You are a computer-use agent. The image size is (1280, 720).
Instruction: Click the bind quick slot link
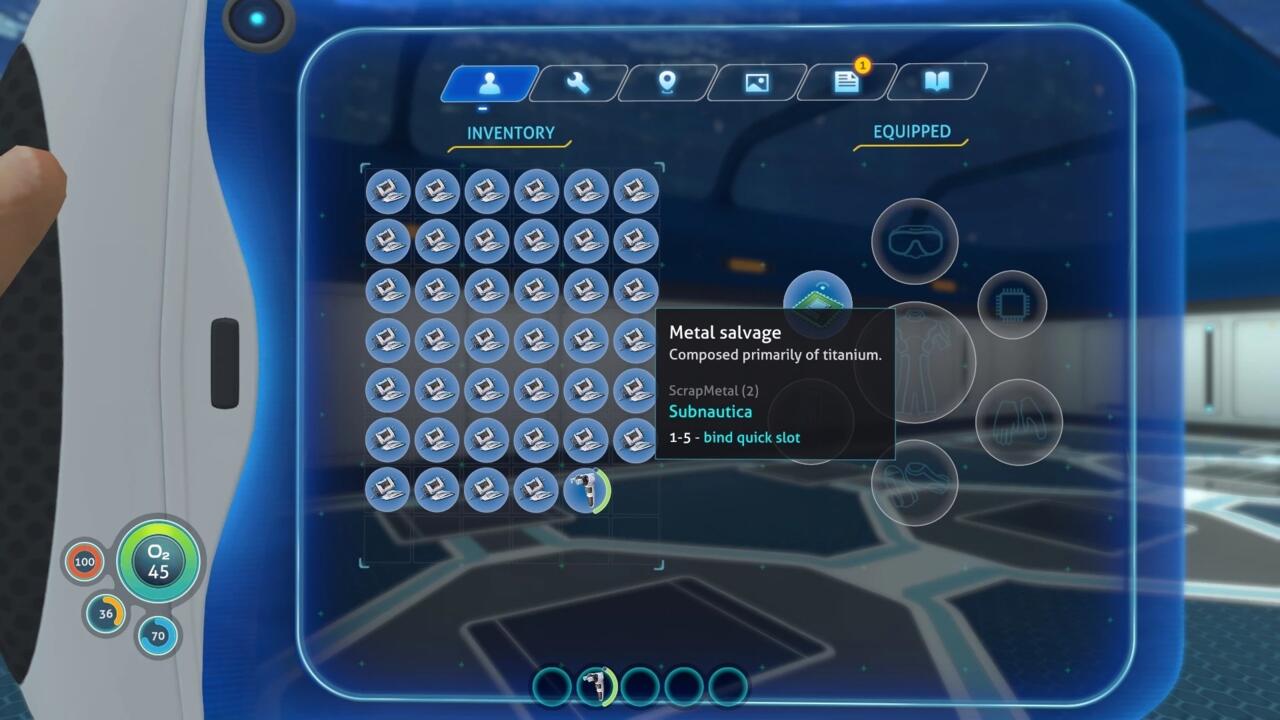click(x=752, y=437)
